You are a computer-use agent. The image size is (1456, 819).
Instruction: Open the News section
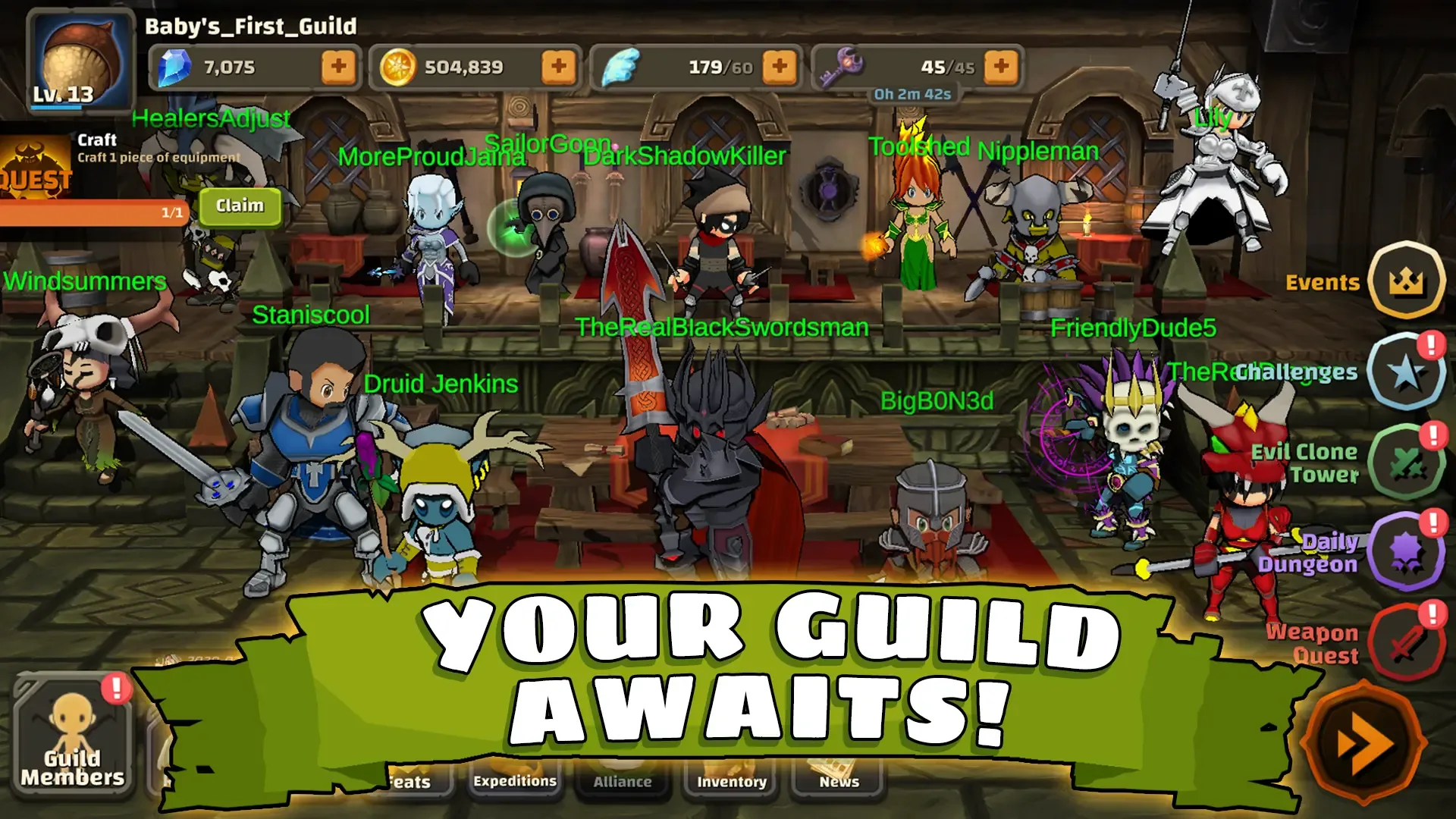pyautogui.click(x=836, y=781)
